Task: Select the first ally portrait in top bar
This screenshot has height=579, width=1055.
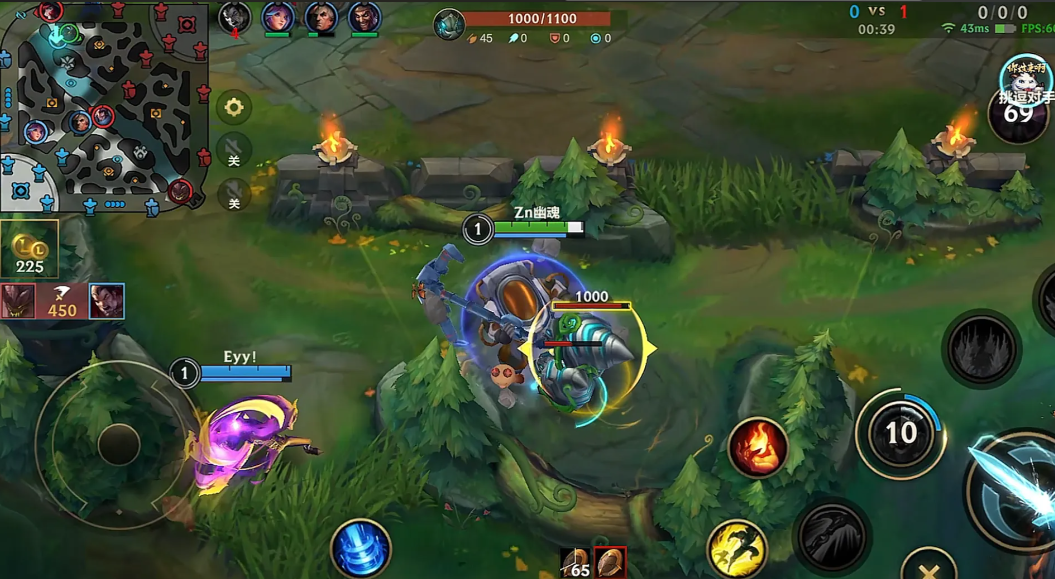Action: 234,17
